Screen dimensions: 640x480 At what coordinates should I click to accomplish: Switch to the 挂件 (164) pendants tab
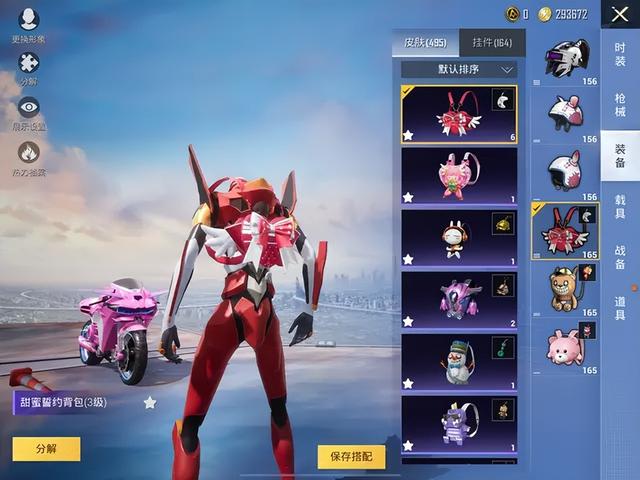tap(492, 43)
